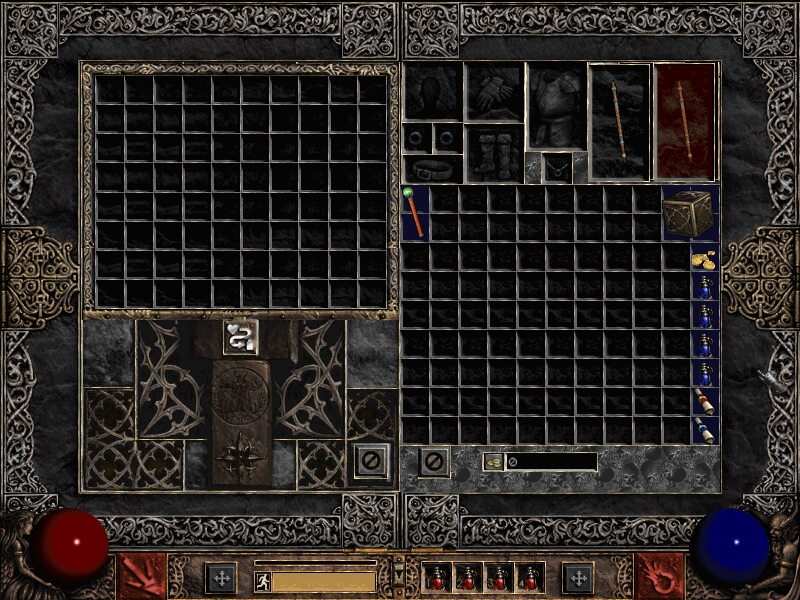Close the Horadric Cube panel
The image size is (800, 600).
click(x=370, y=462)
